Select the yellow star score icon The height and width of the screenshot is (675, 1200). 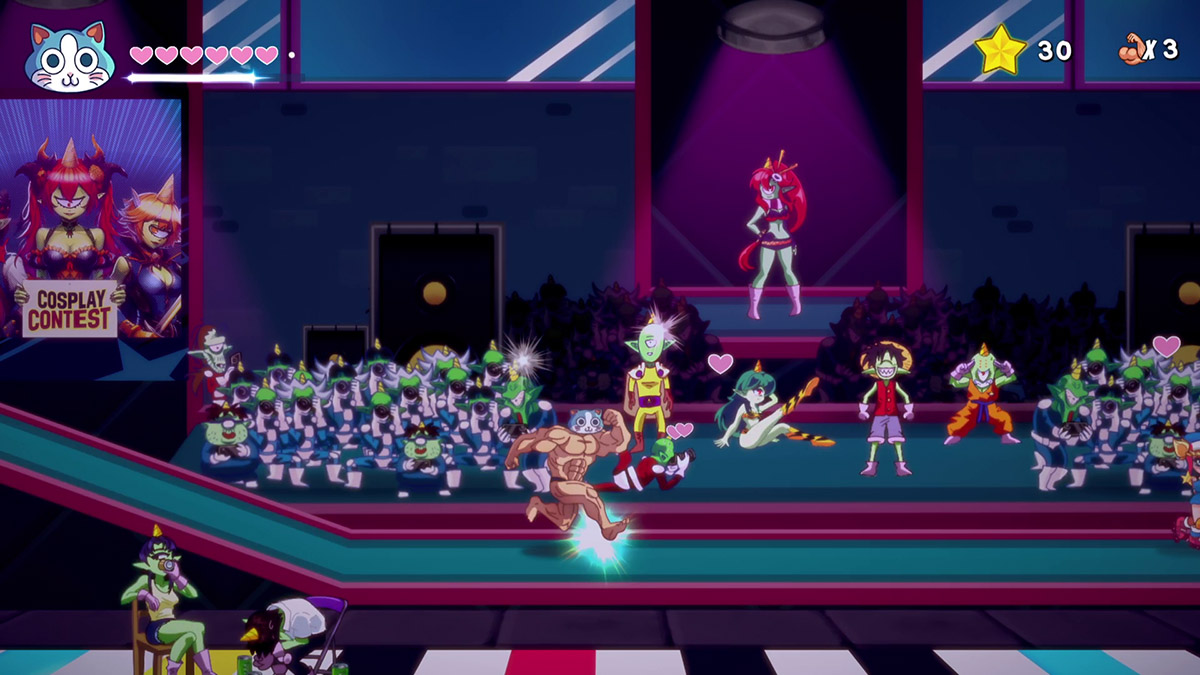[1001, 50]
